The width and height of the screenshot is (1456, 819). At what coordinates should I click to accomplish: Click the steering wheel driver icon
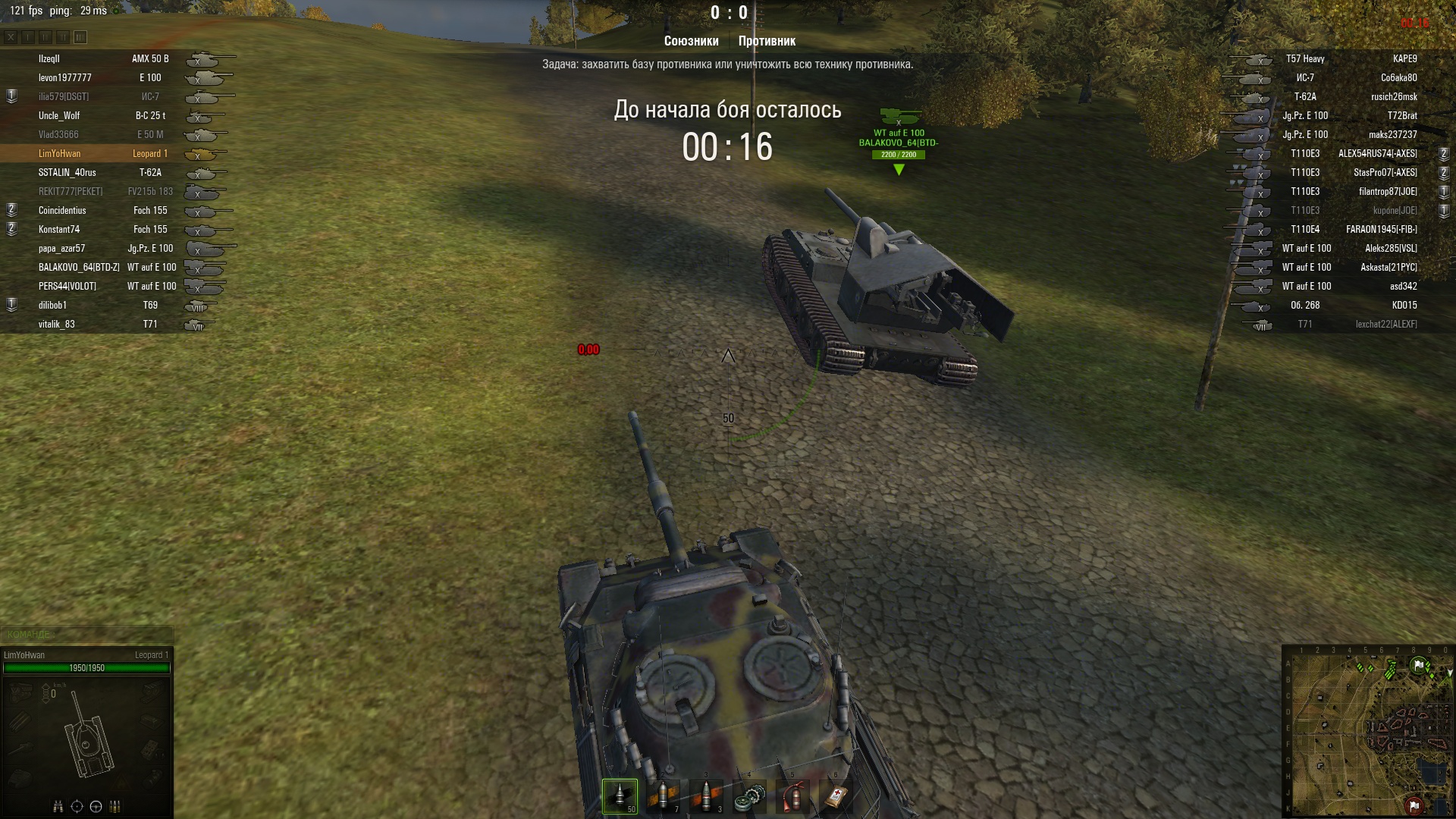(96, 806)
